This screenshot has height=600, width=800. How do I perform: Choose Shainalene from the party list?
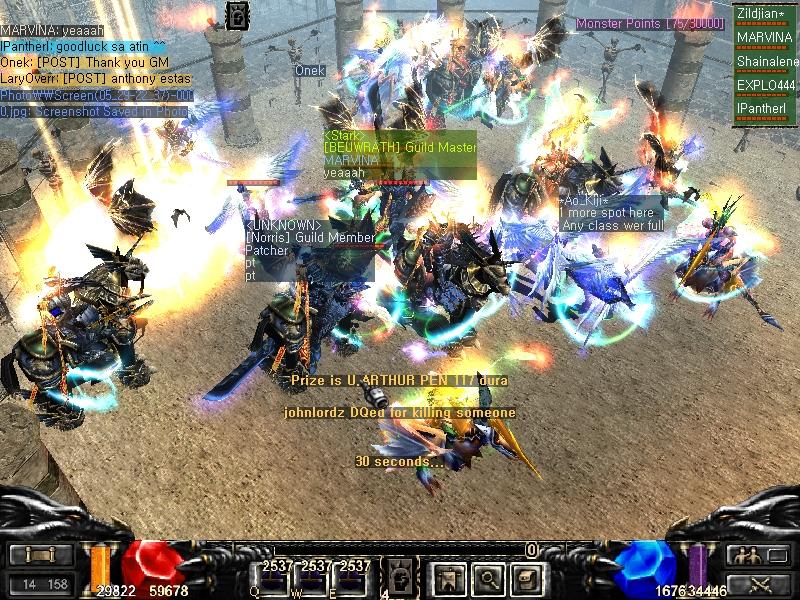[765, 62]
